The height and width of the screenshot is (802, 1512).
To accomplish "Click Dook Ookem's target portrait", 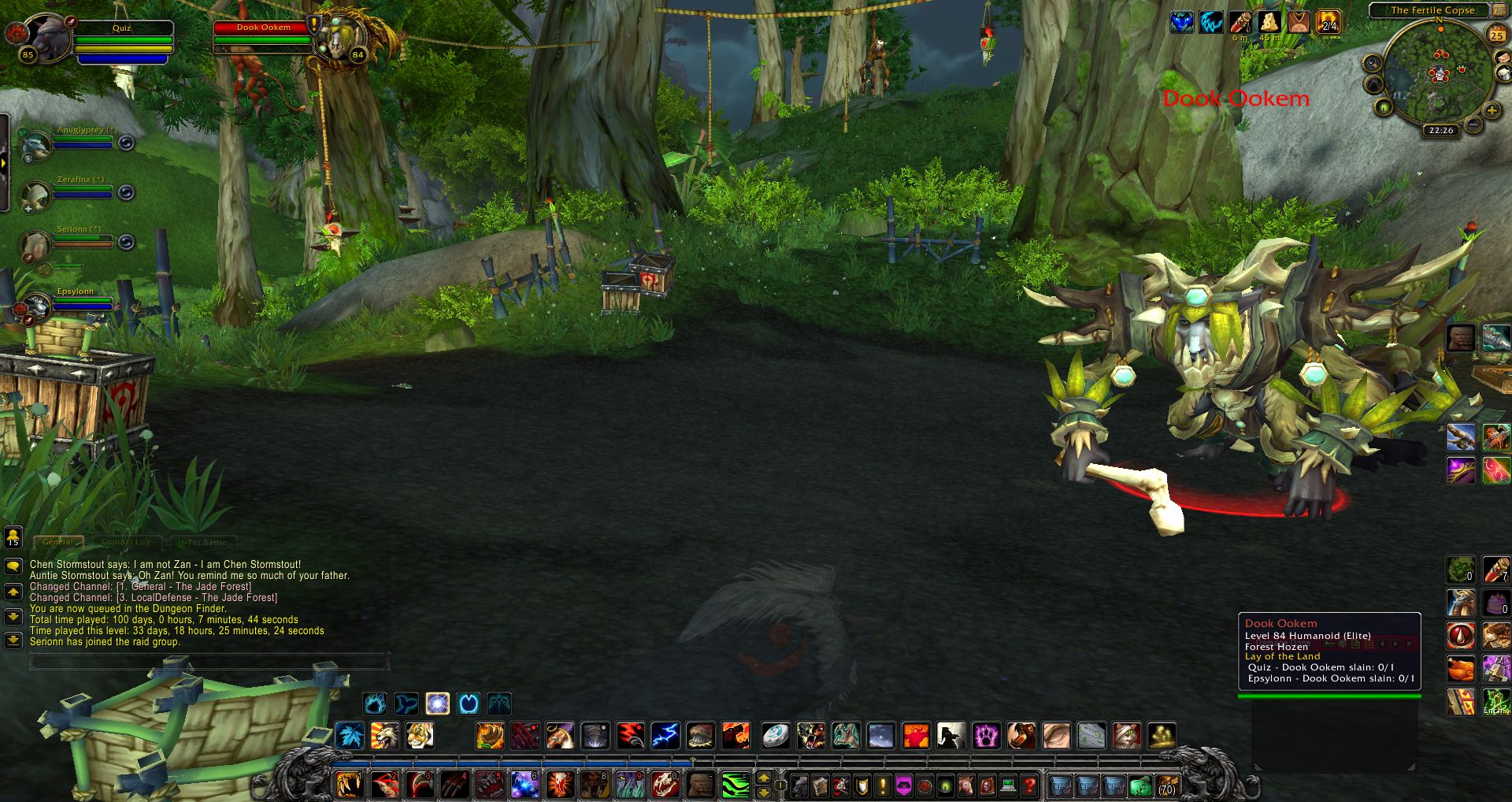I will 341,38.
